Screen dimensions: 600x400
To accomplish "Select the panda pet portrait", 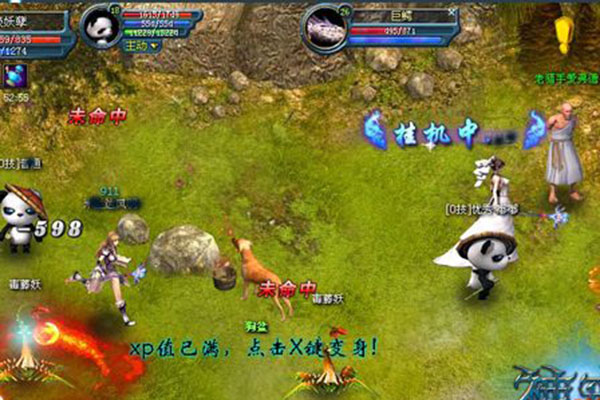I will (x=99, y=24).
